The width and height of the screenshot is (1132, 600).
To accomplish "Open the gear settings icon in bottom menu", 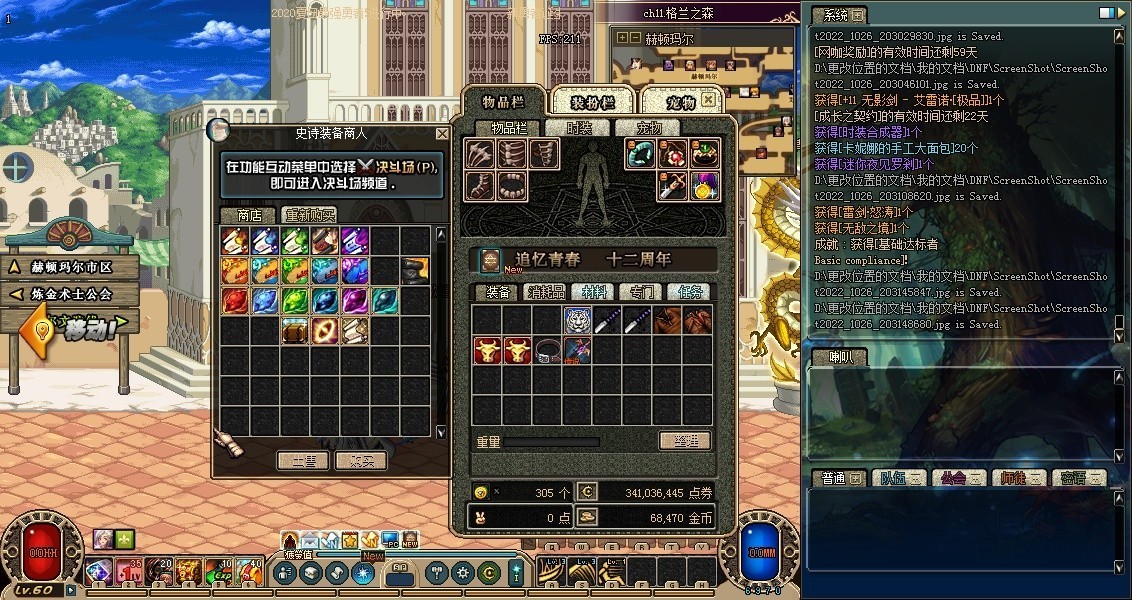I will [x=463, y=573].
